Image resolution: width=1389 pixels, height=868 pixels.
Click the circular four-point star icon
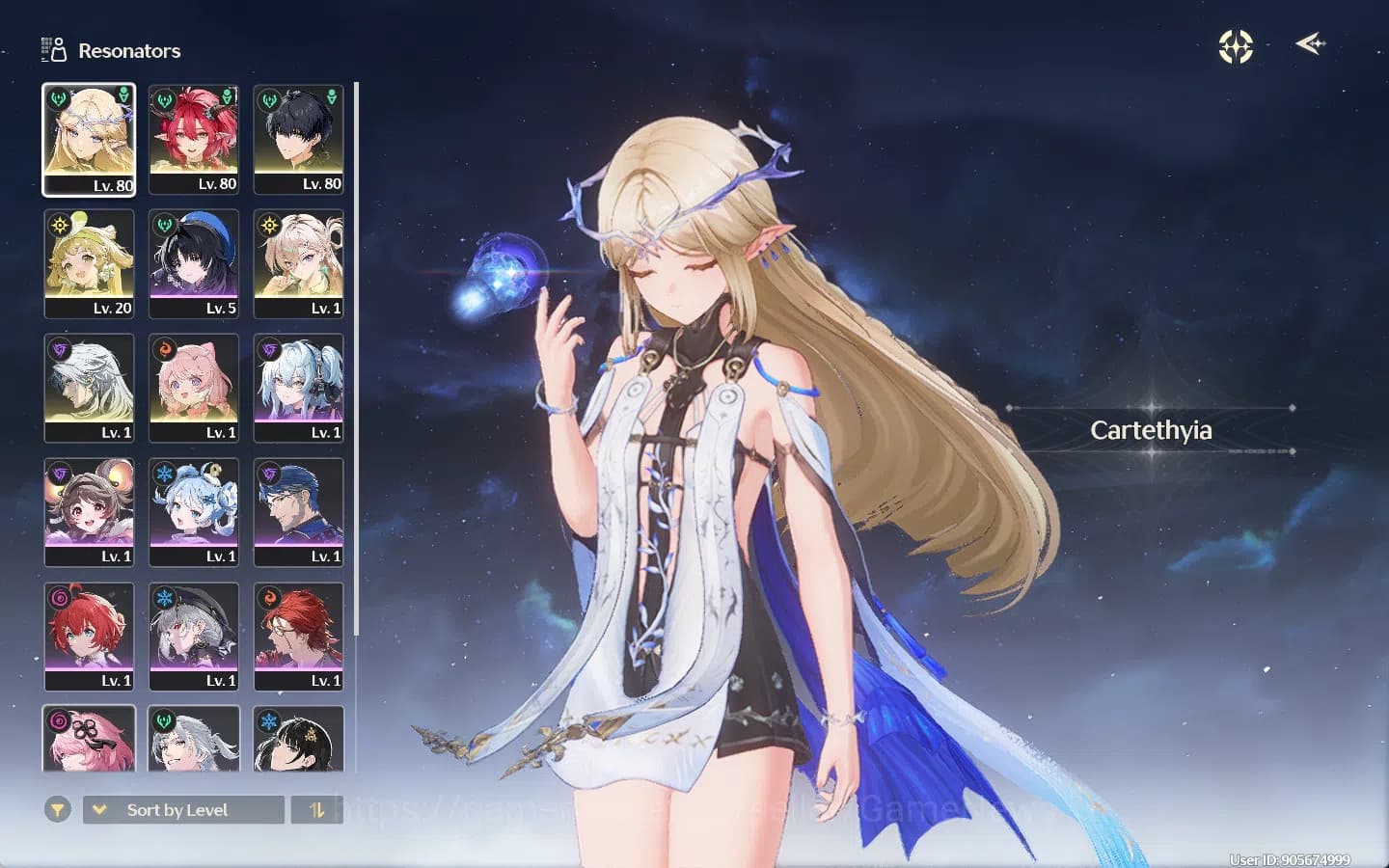click(1236, 46)
